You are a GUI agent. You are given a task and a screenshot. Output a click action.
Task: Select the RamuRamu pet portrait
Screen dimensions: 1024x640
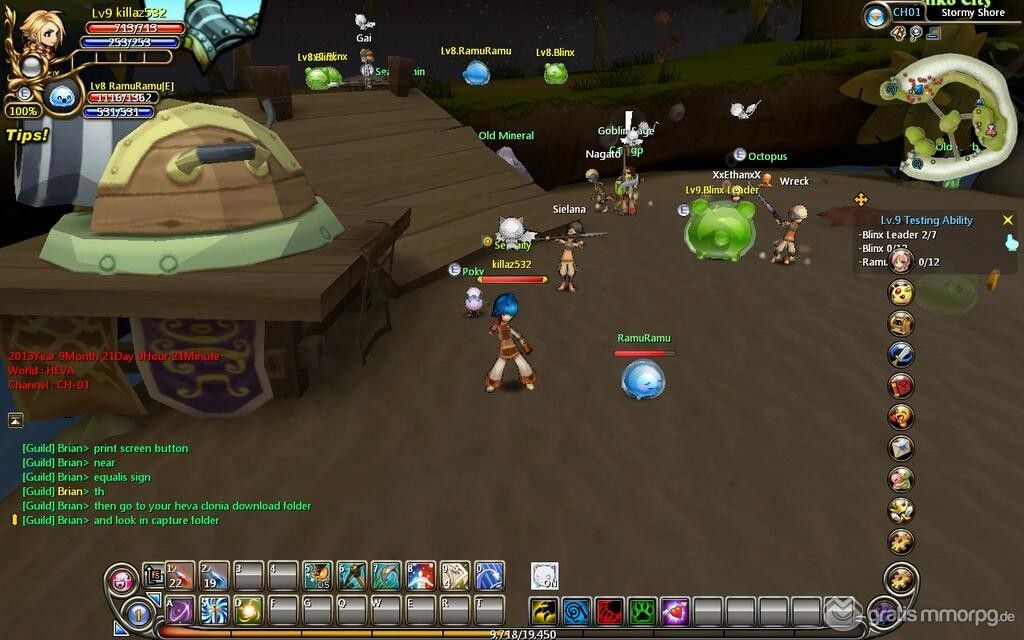coord(62,97)
